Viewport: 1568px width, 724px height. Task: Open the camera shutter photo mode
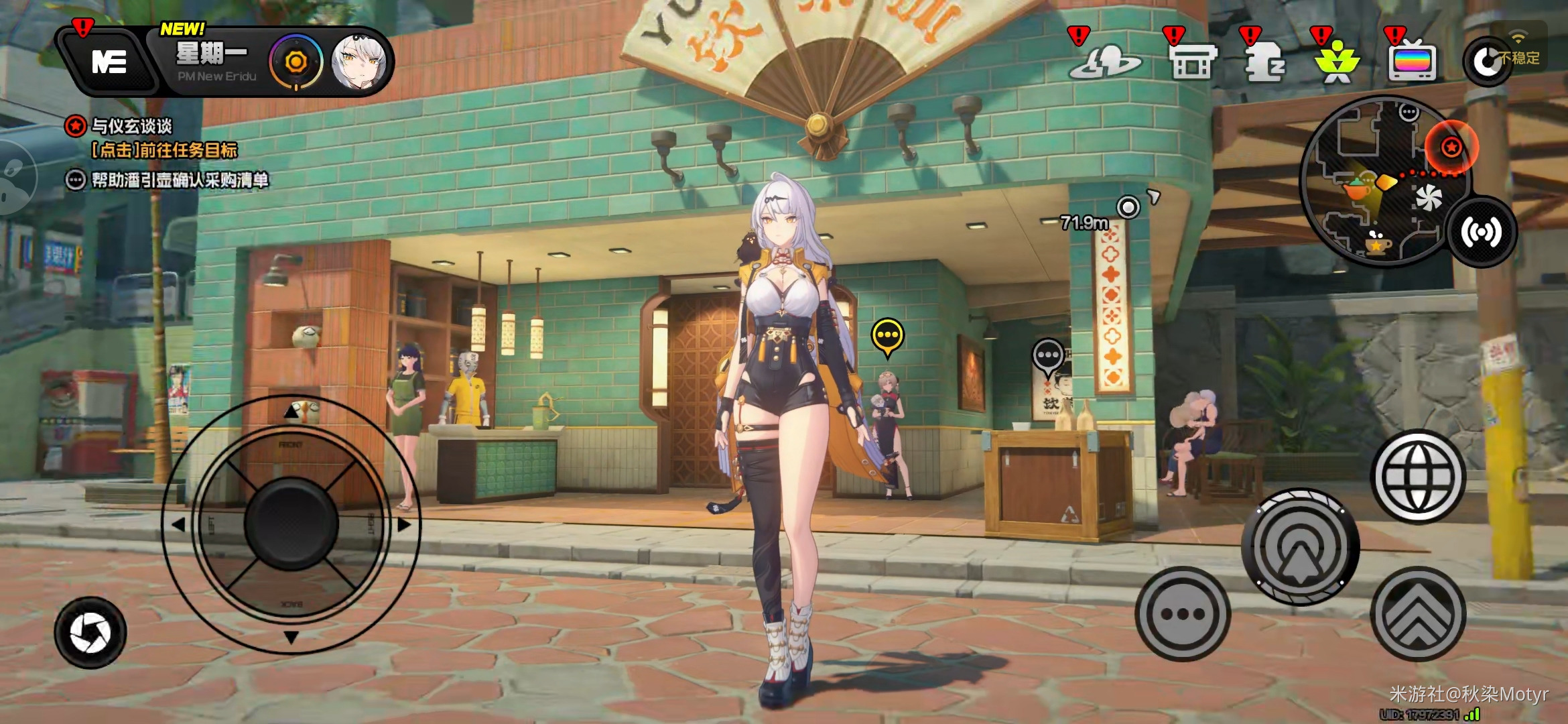click(x=90, y=632)
